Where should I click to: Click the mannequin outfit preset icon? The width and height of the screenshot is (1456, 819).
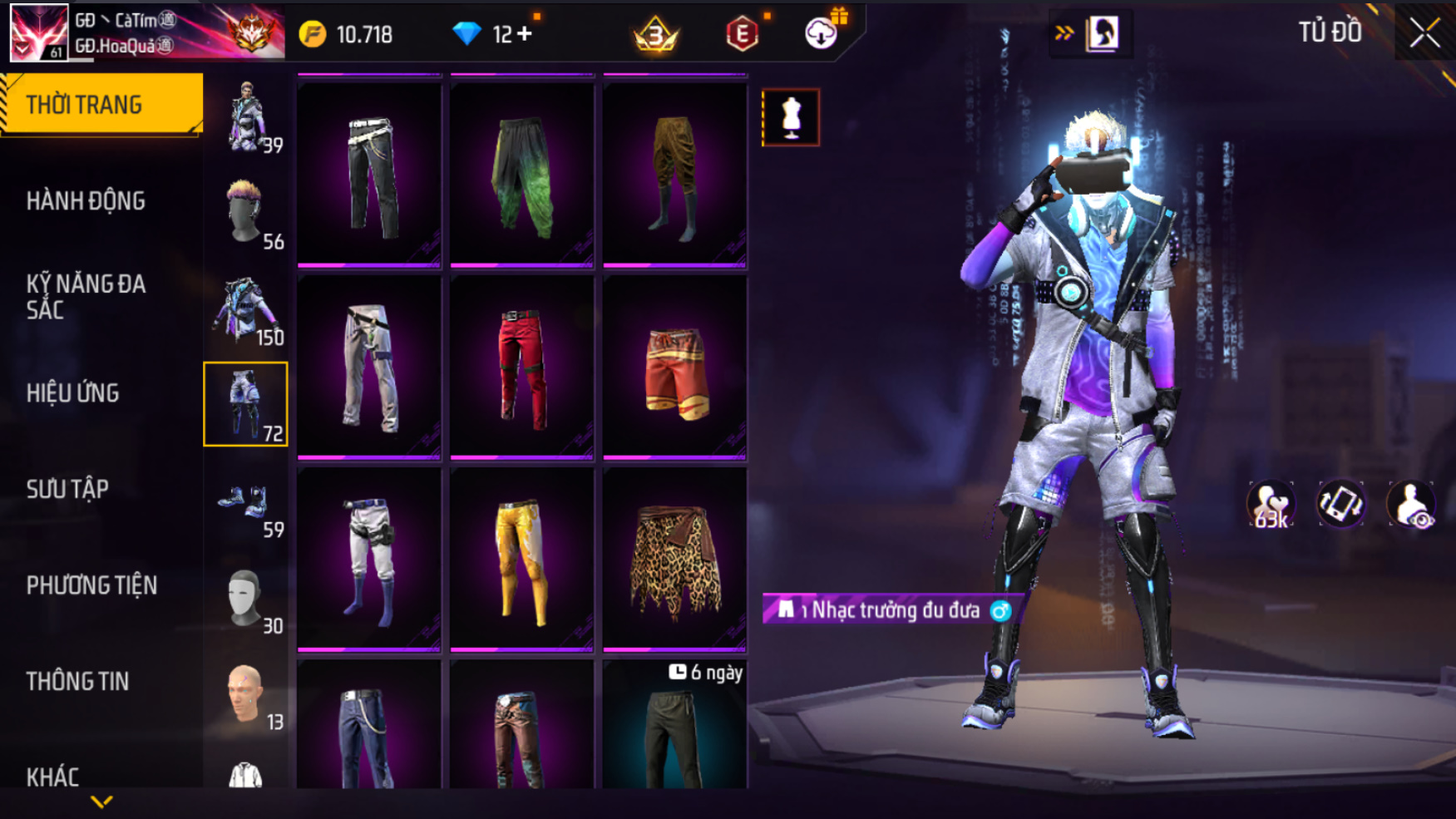click(791, 117)
